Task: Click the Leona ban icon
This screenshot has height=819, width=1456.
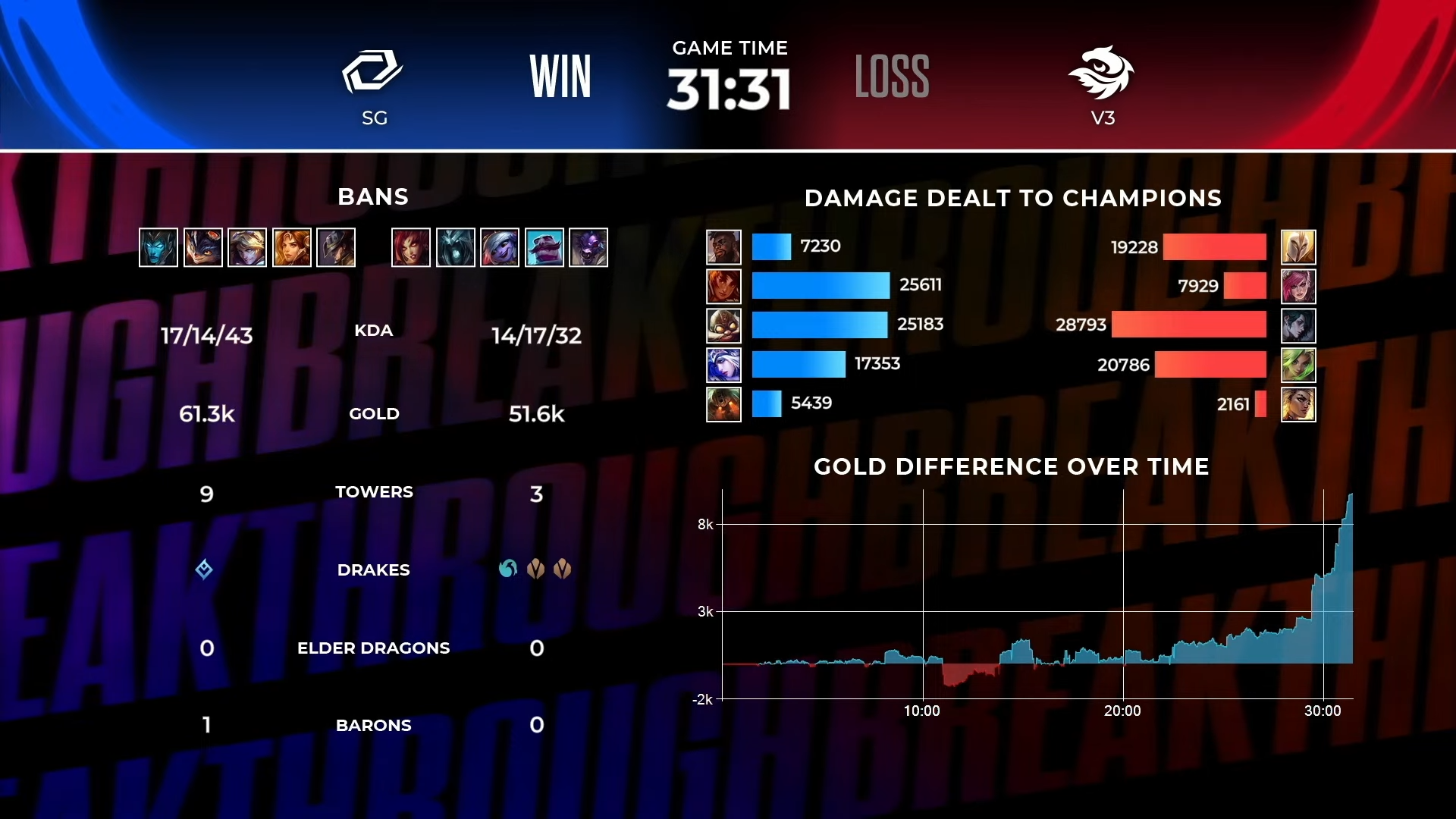Action: pyautogui.click(x=293, y=247)
